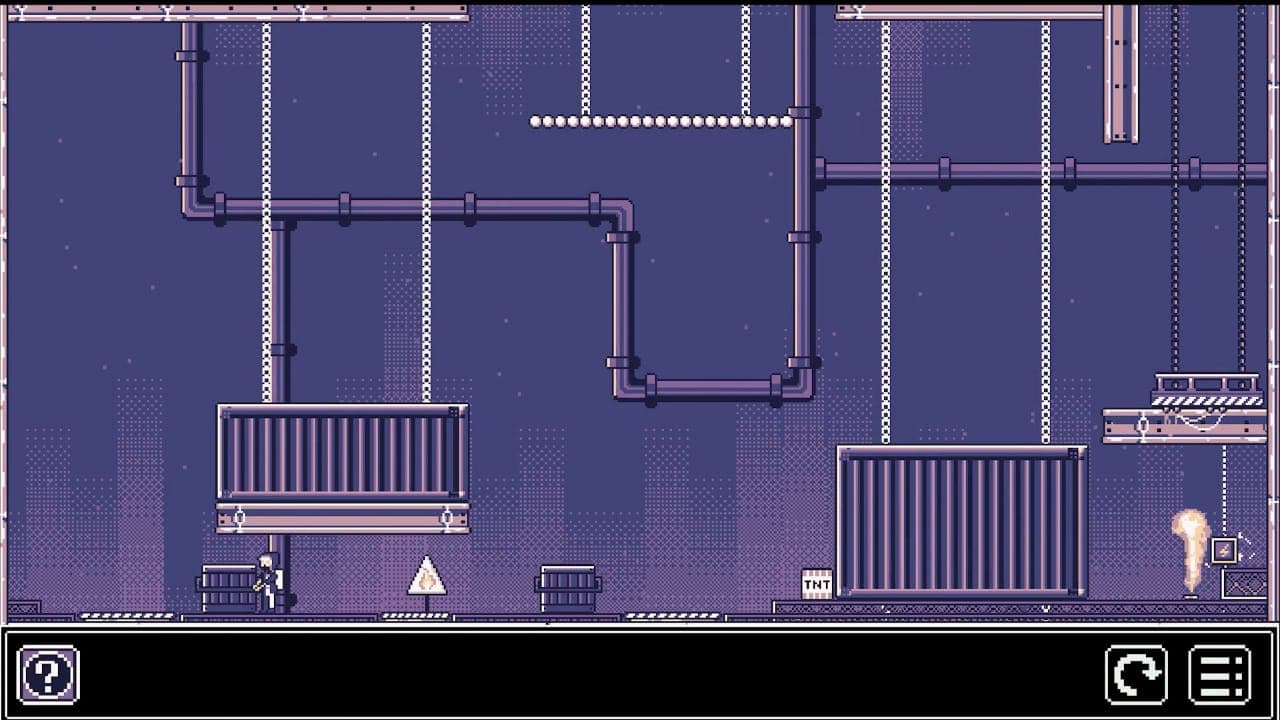Click the string of white pearls at the top
This screenshot has height=720, width=1280.
665,120
